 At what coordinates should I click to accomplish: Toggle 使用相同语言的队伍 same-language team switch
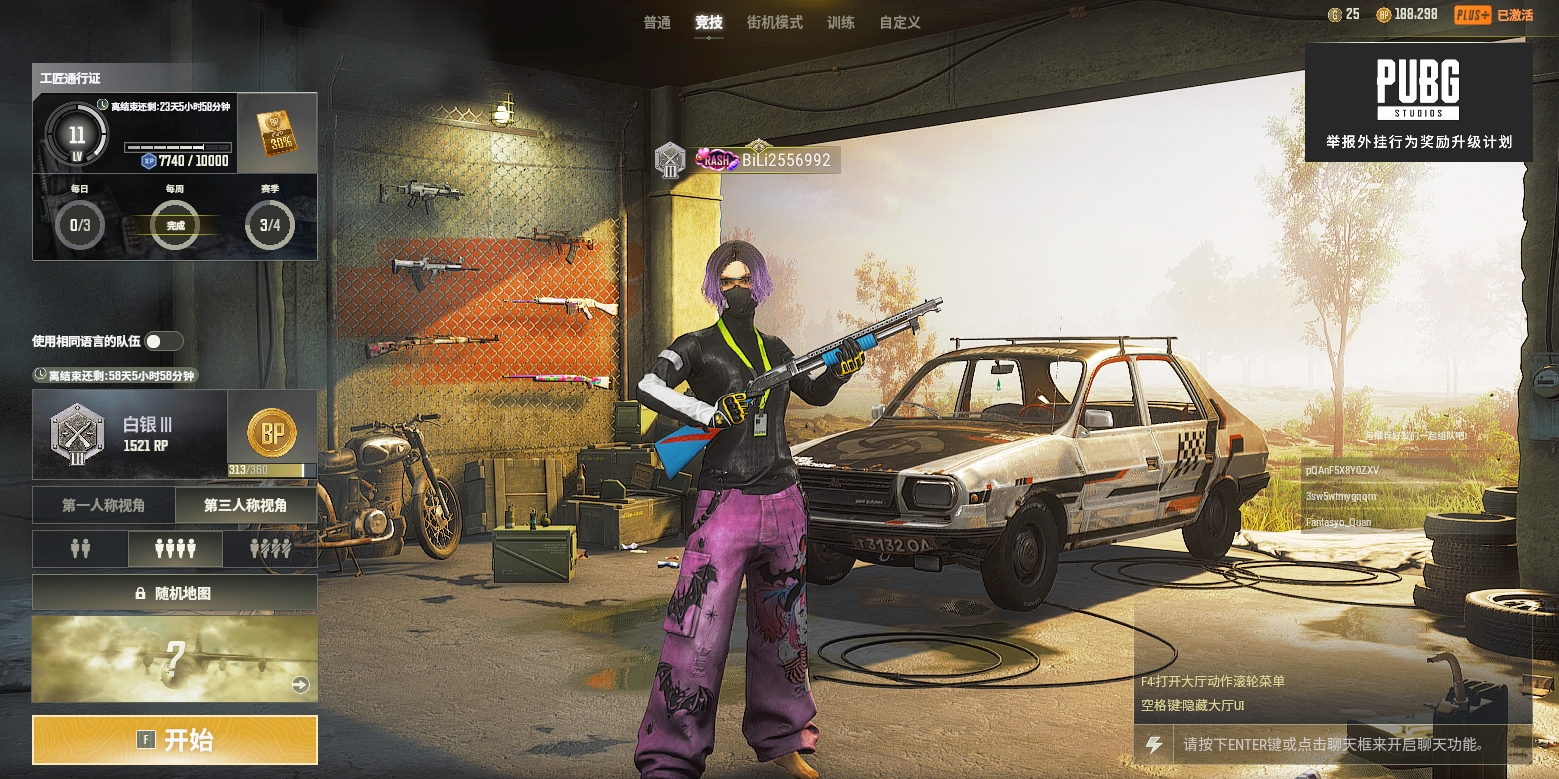click(x=163, y=341)
